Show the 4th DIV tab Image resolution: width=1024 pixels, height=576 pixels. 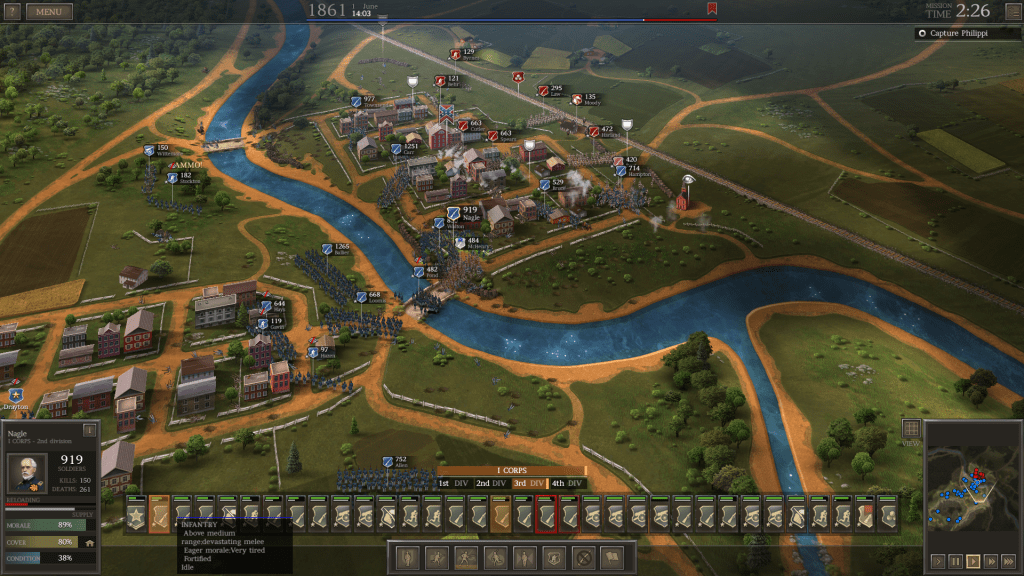(x=567, y=484)
